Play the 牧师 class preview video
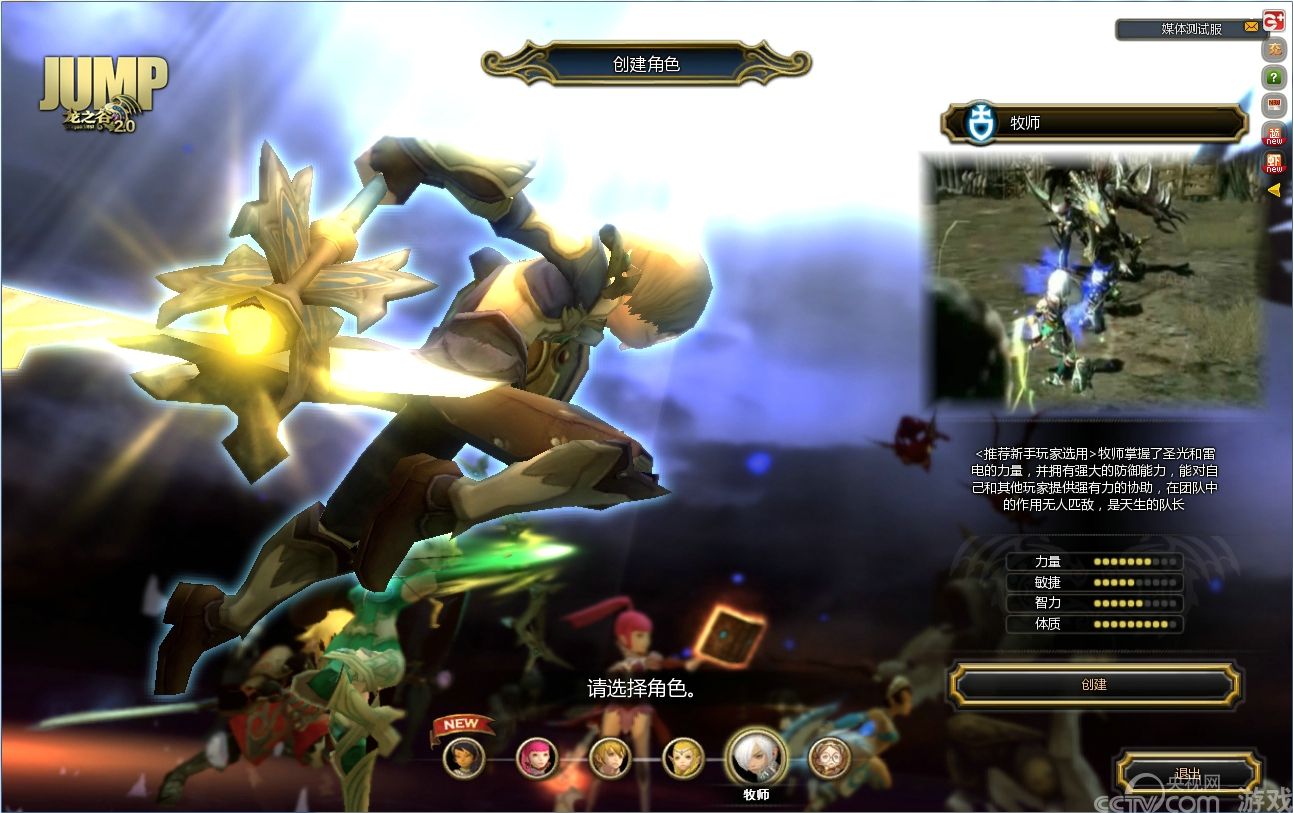 tap(1094, 280)
